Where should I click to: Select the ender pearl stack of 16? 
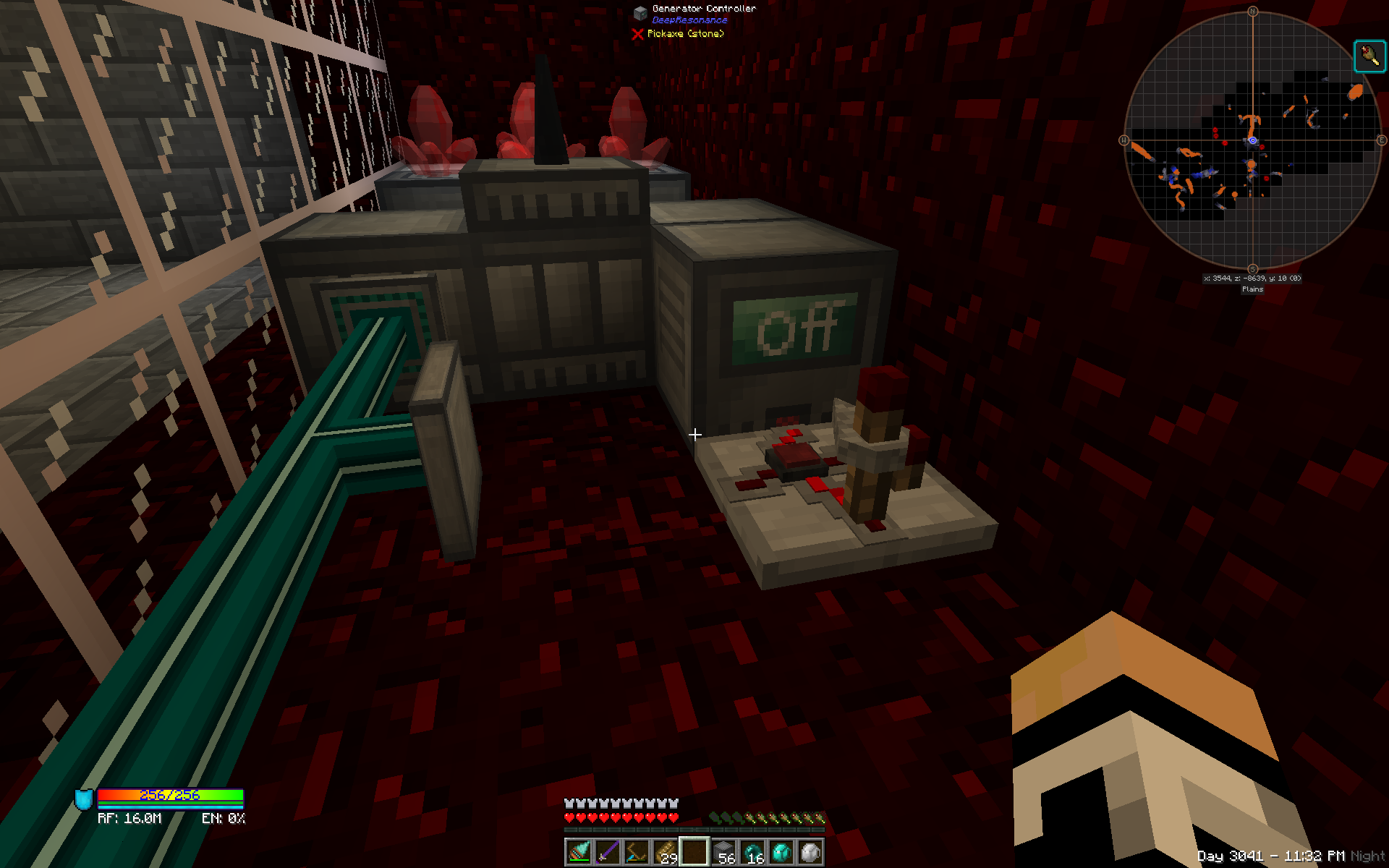coord(753,851)
